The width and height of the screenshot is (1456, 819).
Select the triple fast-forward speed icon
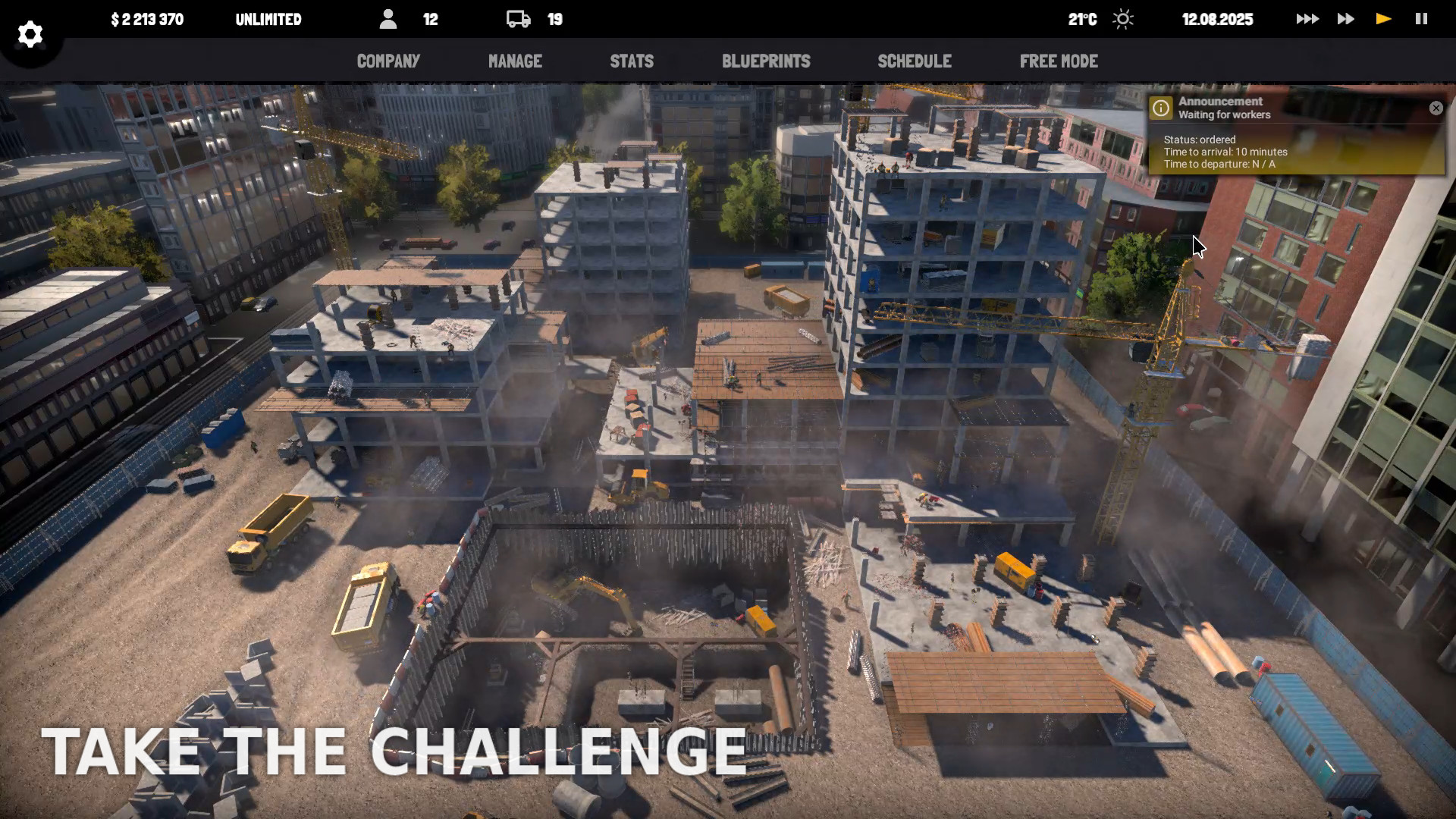click(1307, 18)
